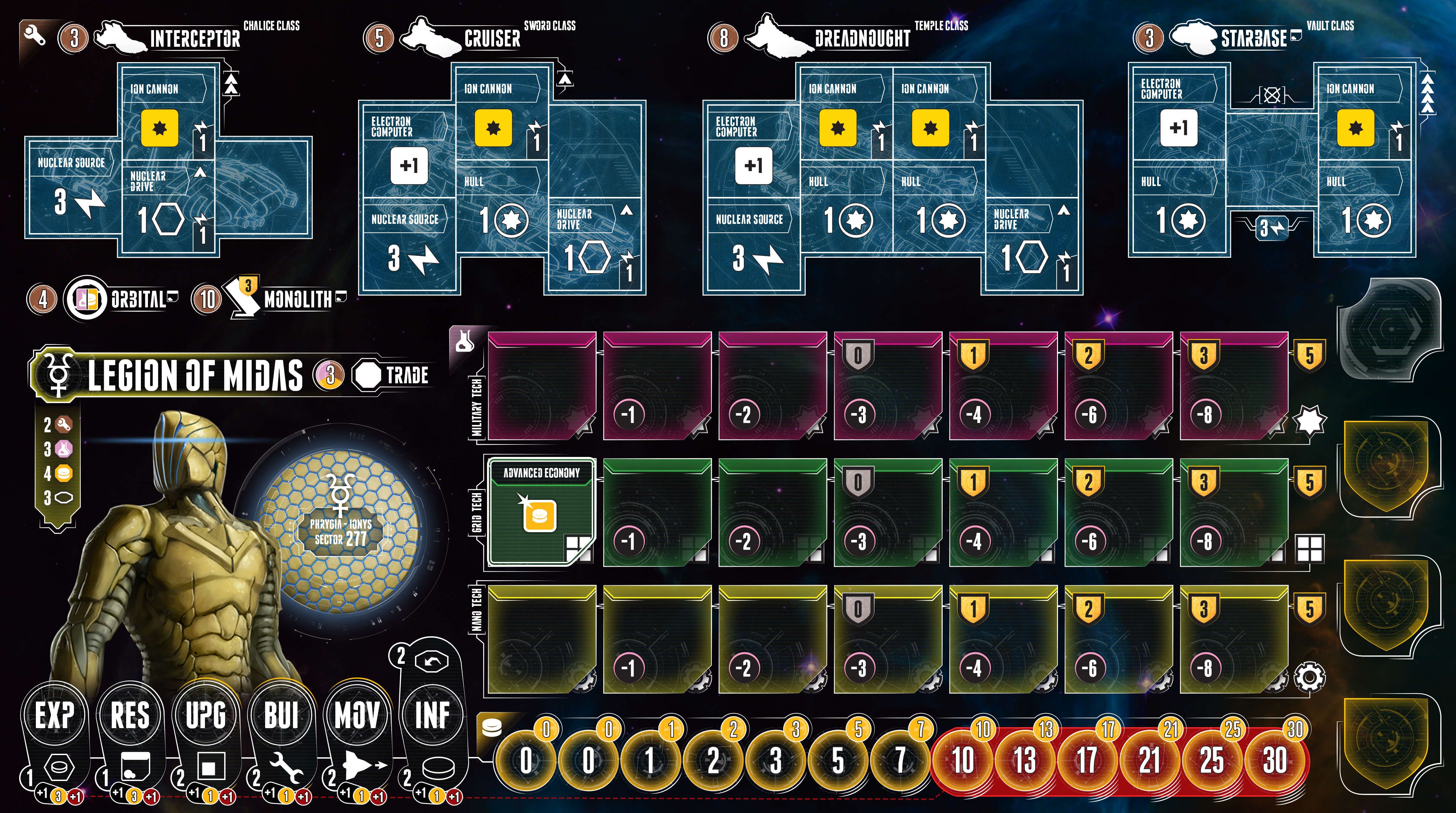Choose the INF influence action

[x=432, y=715]
